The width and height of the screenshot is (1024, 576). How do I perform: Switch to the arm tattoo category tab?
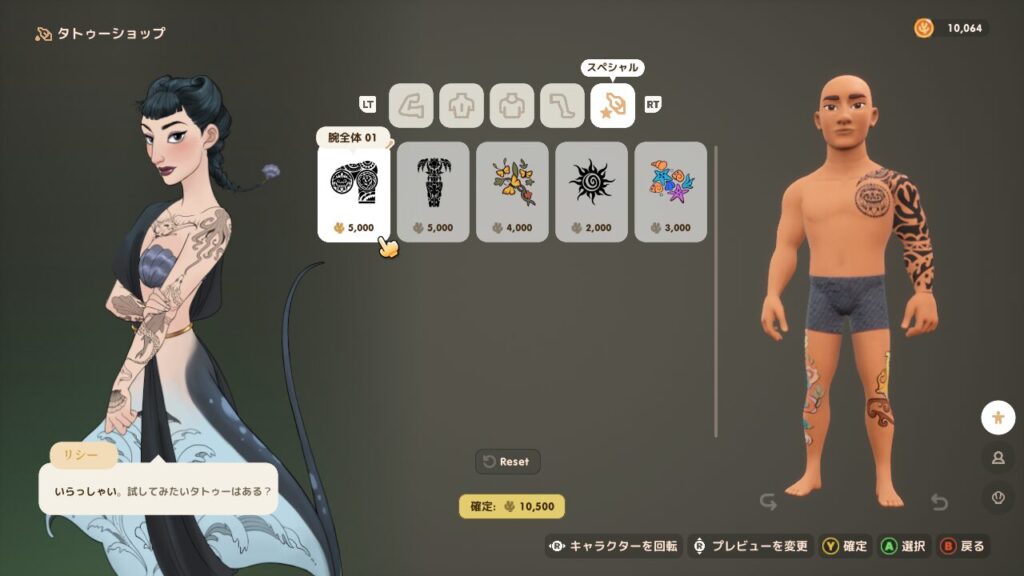[x=410, y=105]
